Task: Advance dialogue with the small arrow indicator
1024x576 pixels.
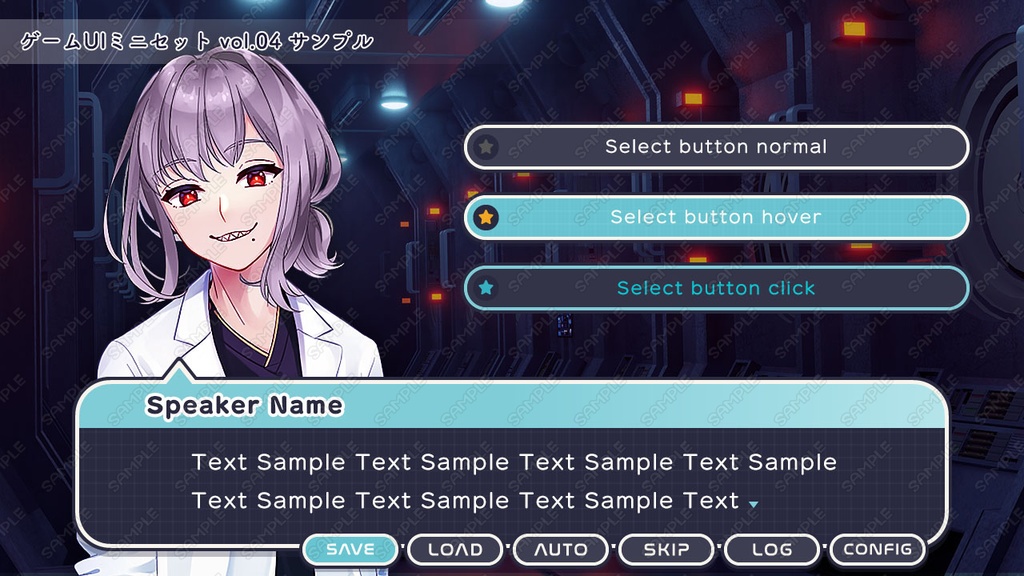Action: click(753, 504)
